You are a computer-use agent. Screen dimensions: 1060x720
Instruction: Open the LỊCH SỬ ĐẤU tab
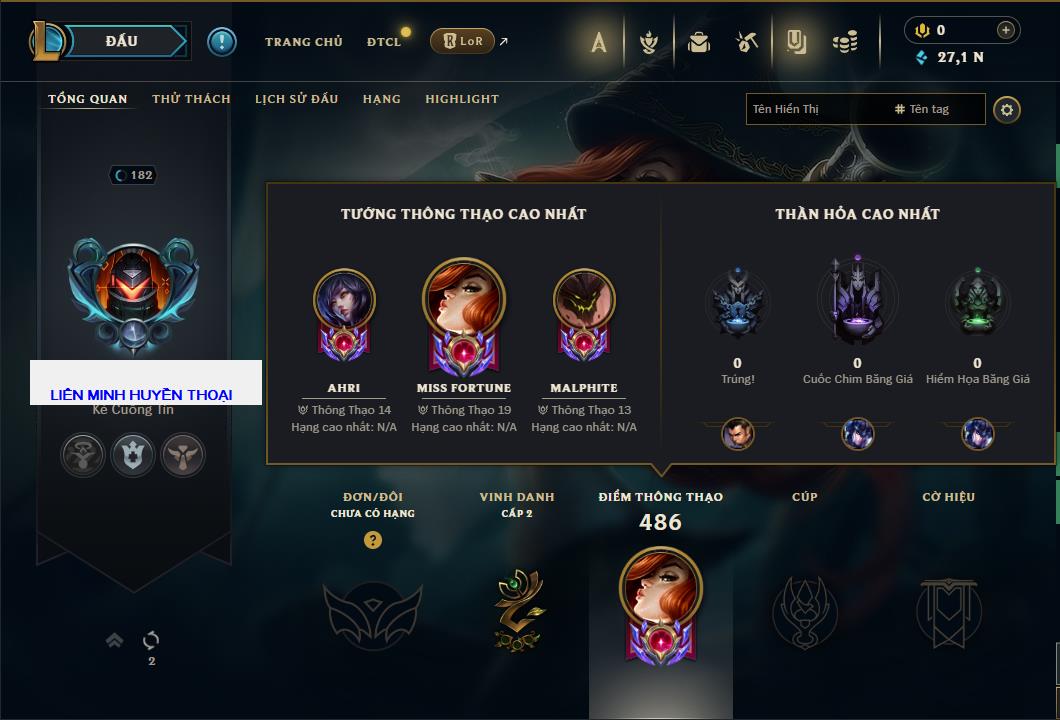click(x=296, y=99)
